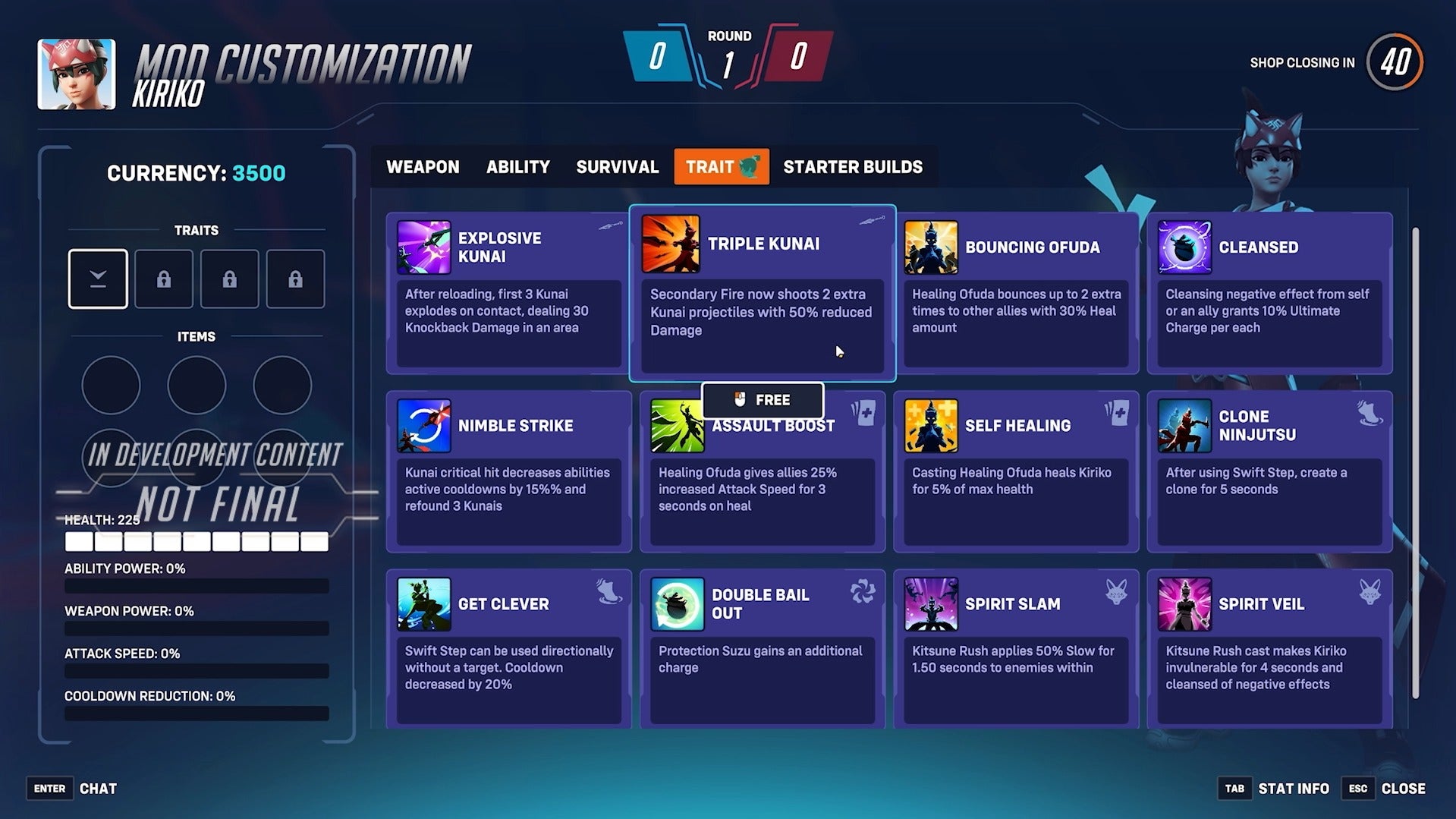This screenshot has width=1456, height=819.
Task: Switch to the Survival tab
Action: [x=617, y=167]
